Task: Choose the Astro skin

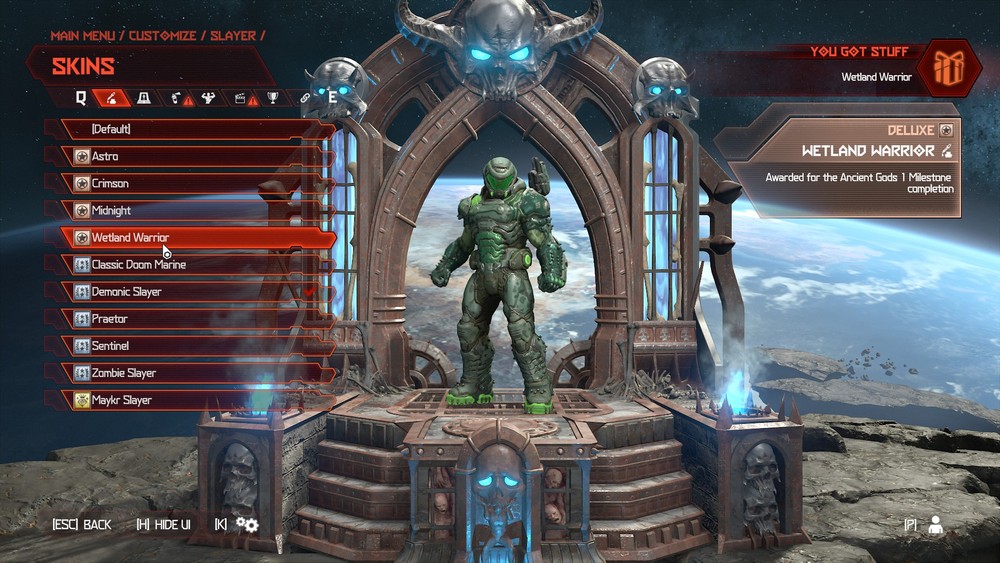Action: point(190,156)
